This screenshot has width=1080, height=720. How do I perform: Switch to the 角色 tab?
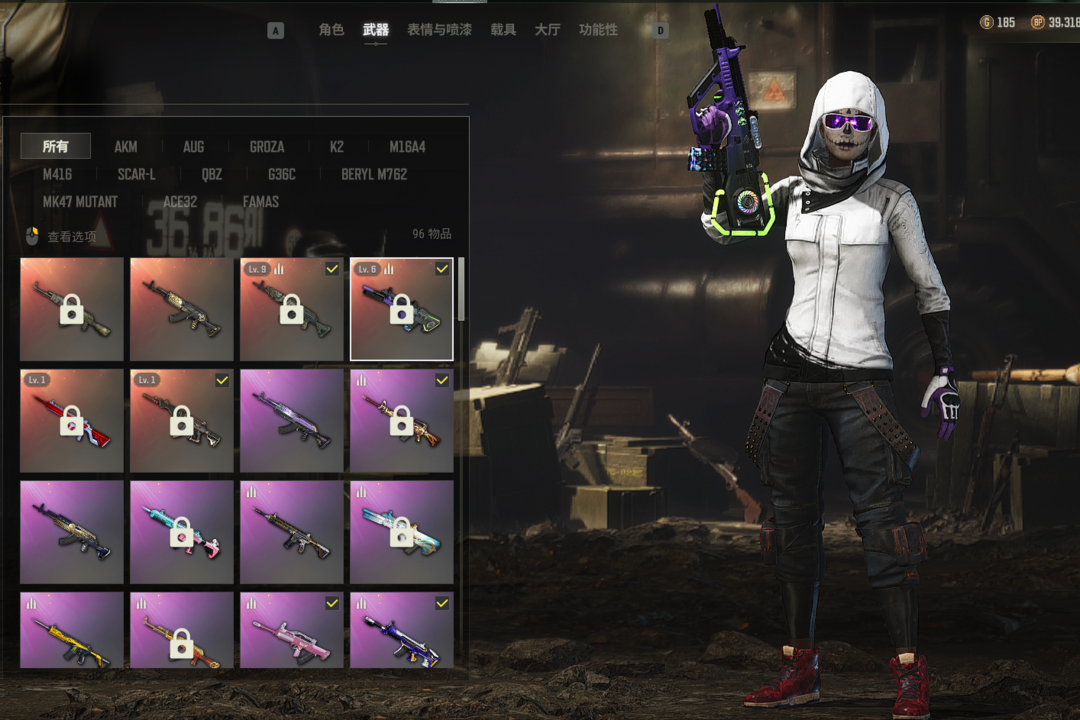(331, 30)
